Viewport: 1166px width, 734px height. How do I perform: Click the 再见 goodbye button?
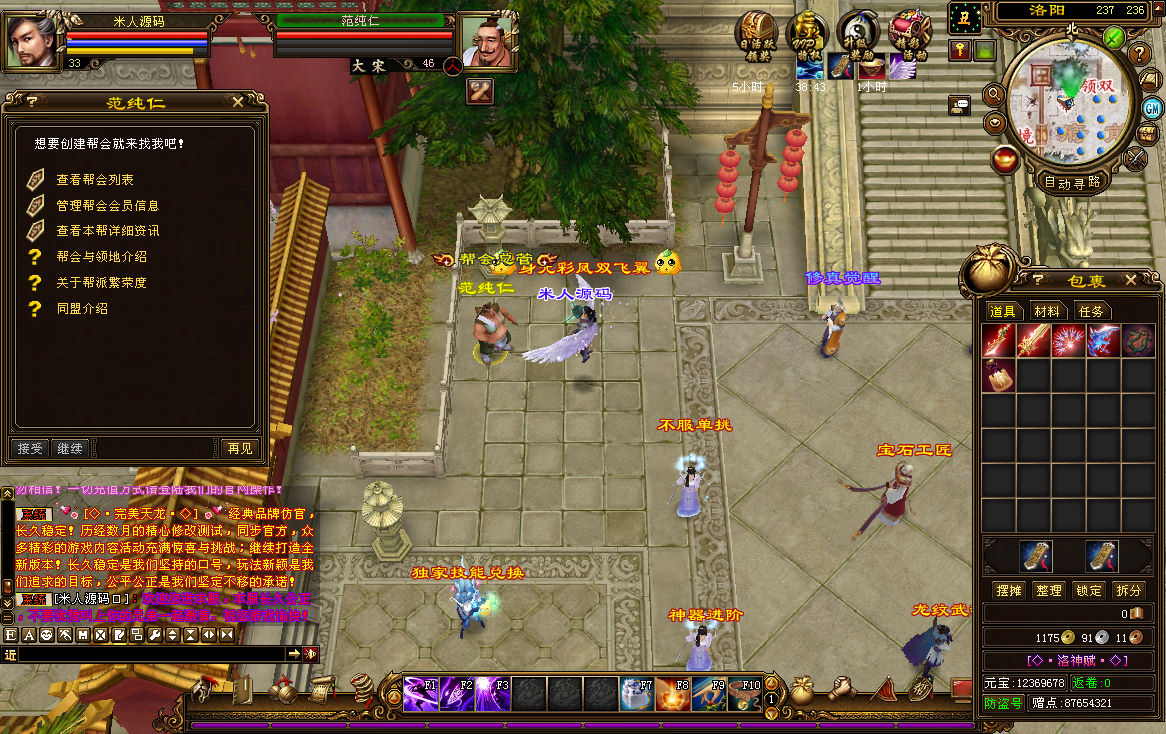tap(239, 448)
